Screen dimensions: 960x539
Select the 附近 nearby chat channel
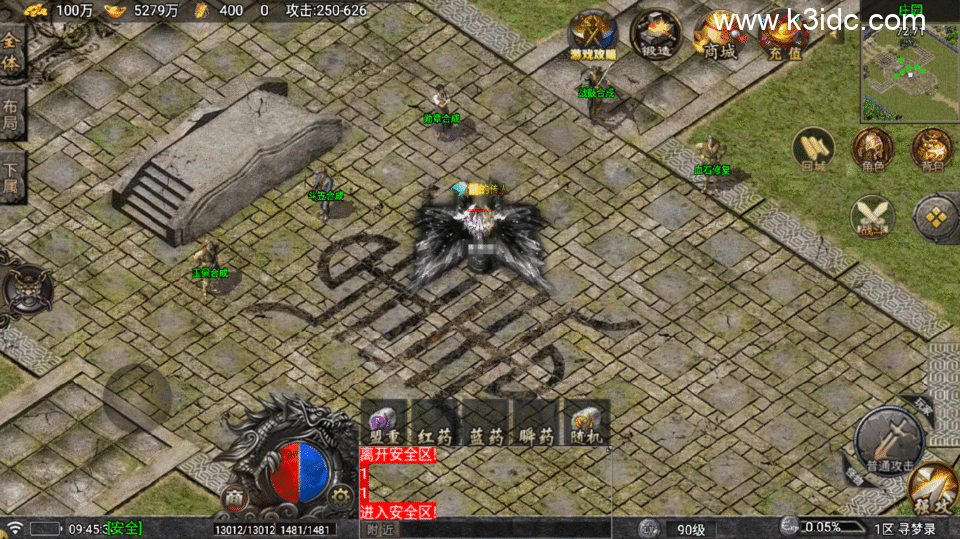coord(380,529)
